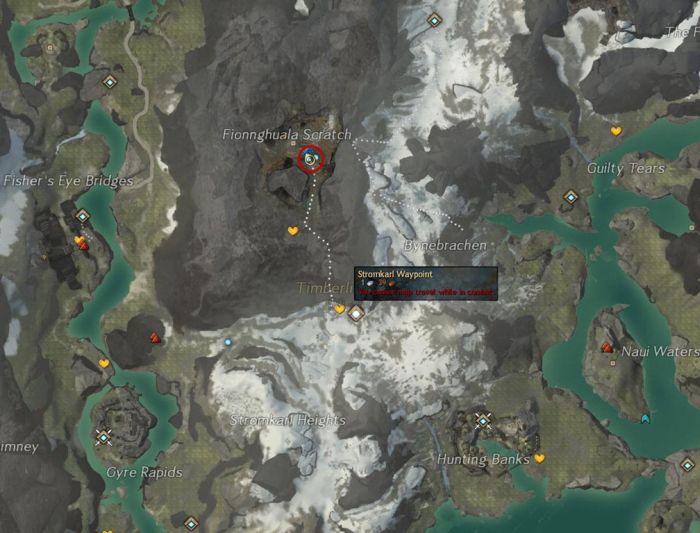Select the heart directly below Fionnghuala Scratch
This screenshot has width=700, height=533.
point(293,231)
